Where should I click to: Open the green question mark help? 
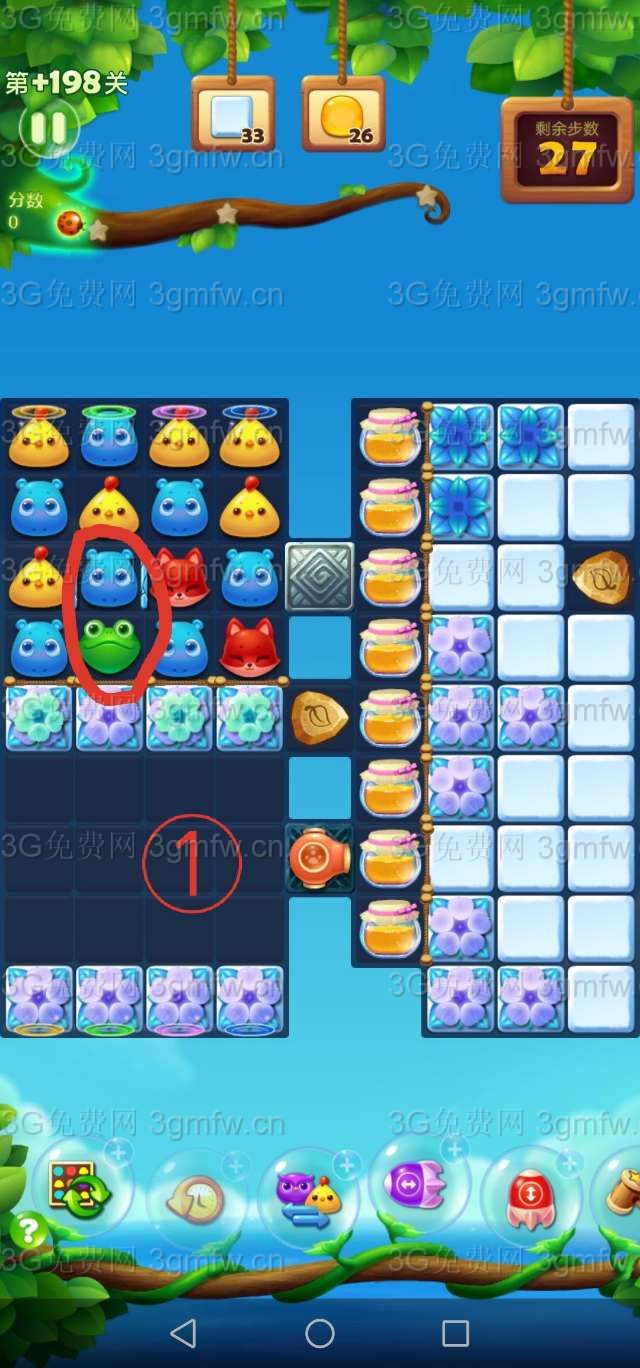(28, 1230)
